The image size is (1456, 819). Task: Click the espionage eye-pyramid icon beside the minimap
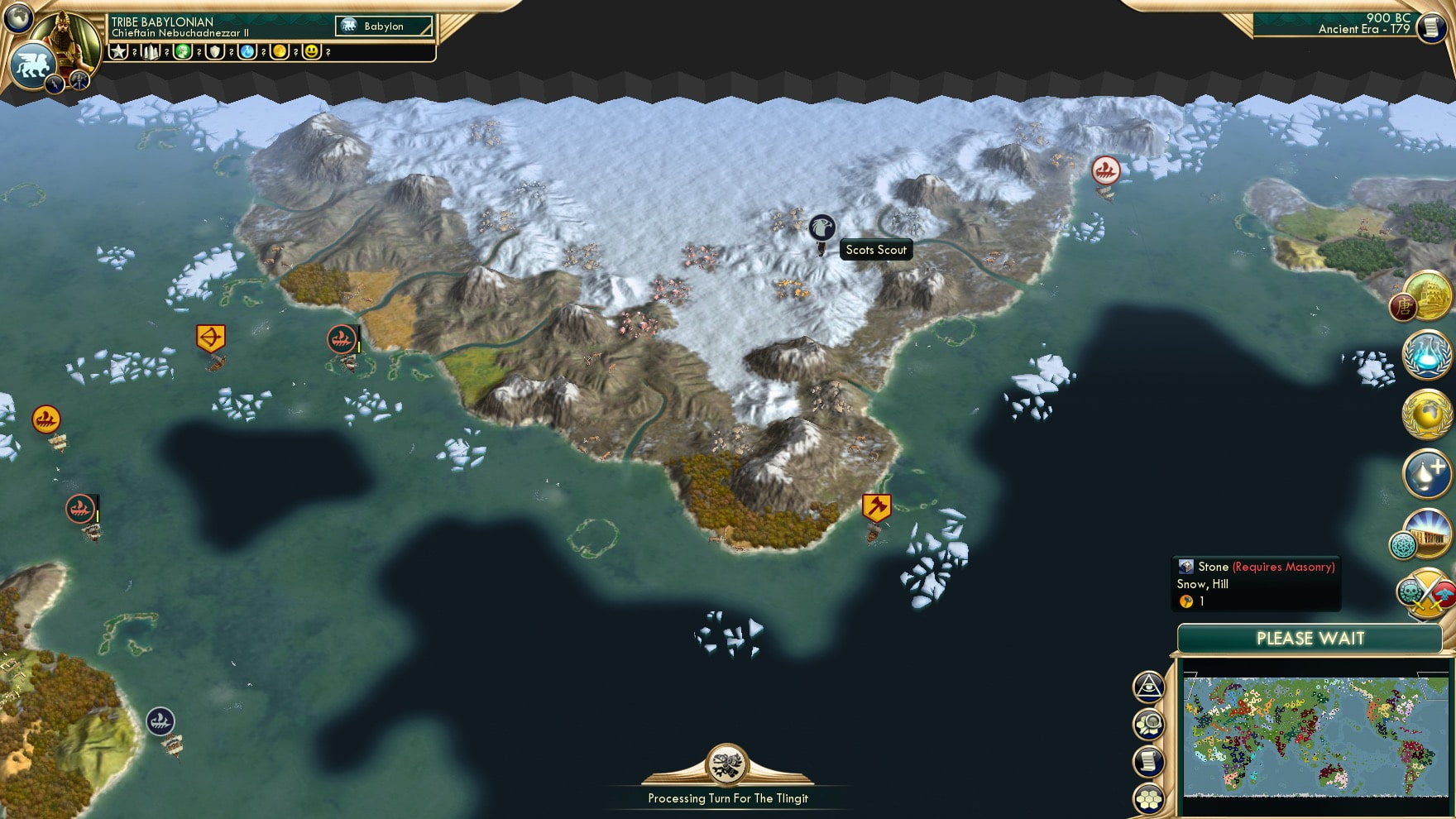pos(1148,687)
